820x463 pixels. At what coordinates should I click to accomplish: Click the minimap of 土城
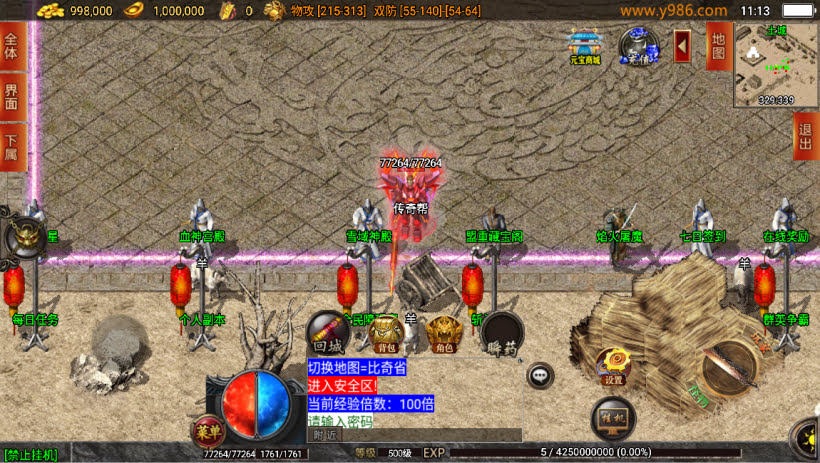pos(775,64)
